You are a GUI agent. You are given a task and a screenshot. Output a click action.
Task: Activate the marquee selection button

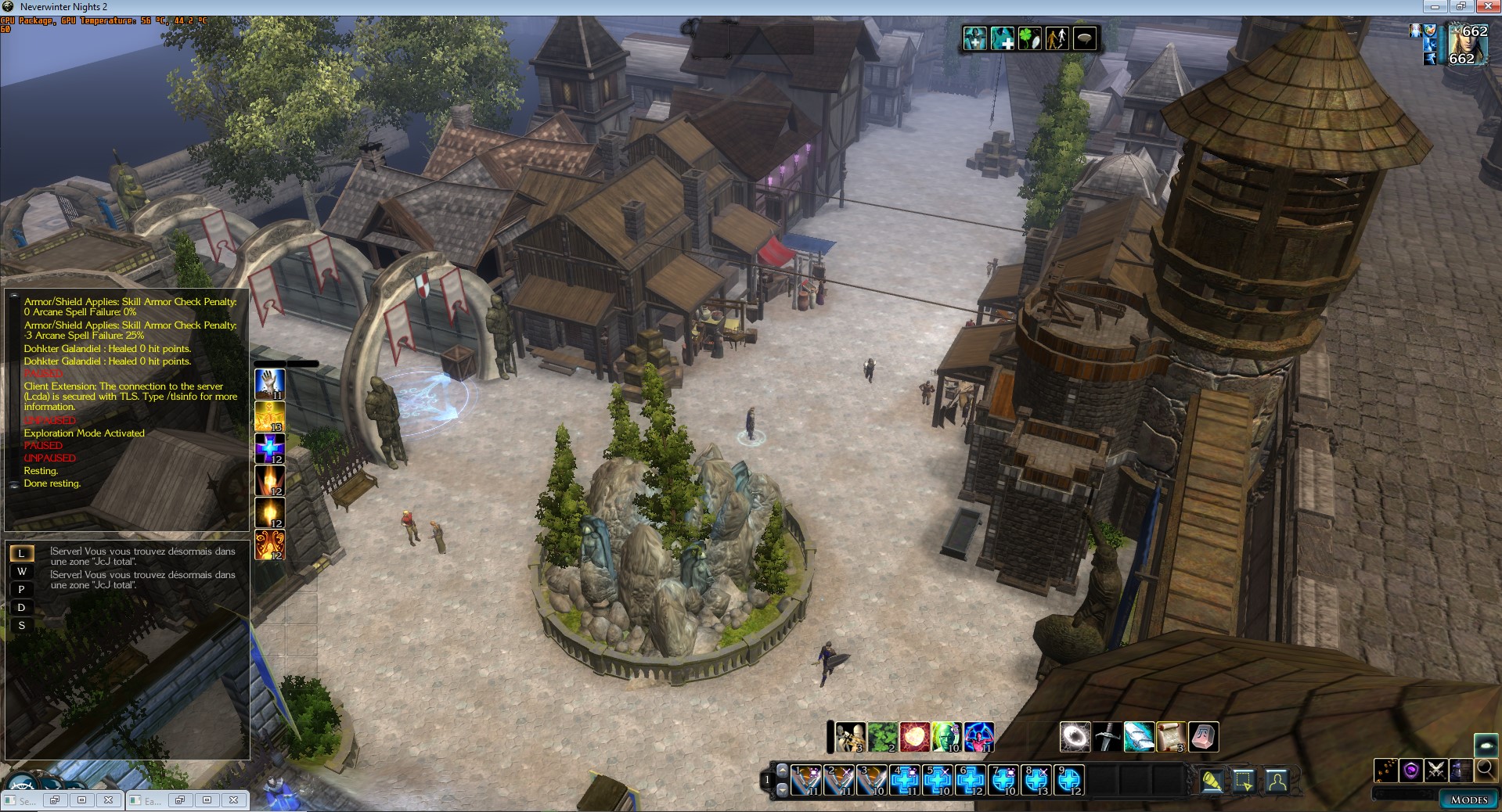1244,781
